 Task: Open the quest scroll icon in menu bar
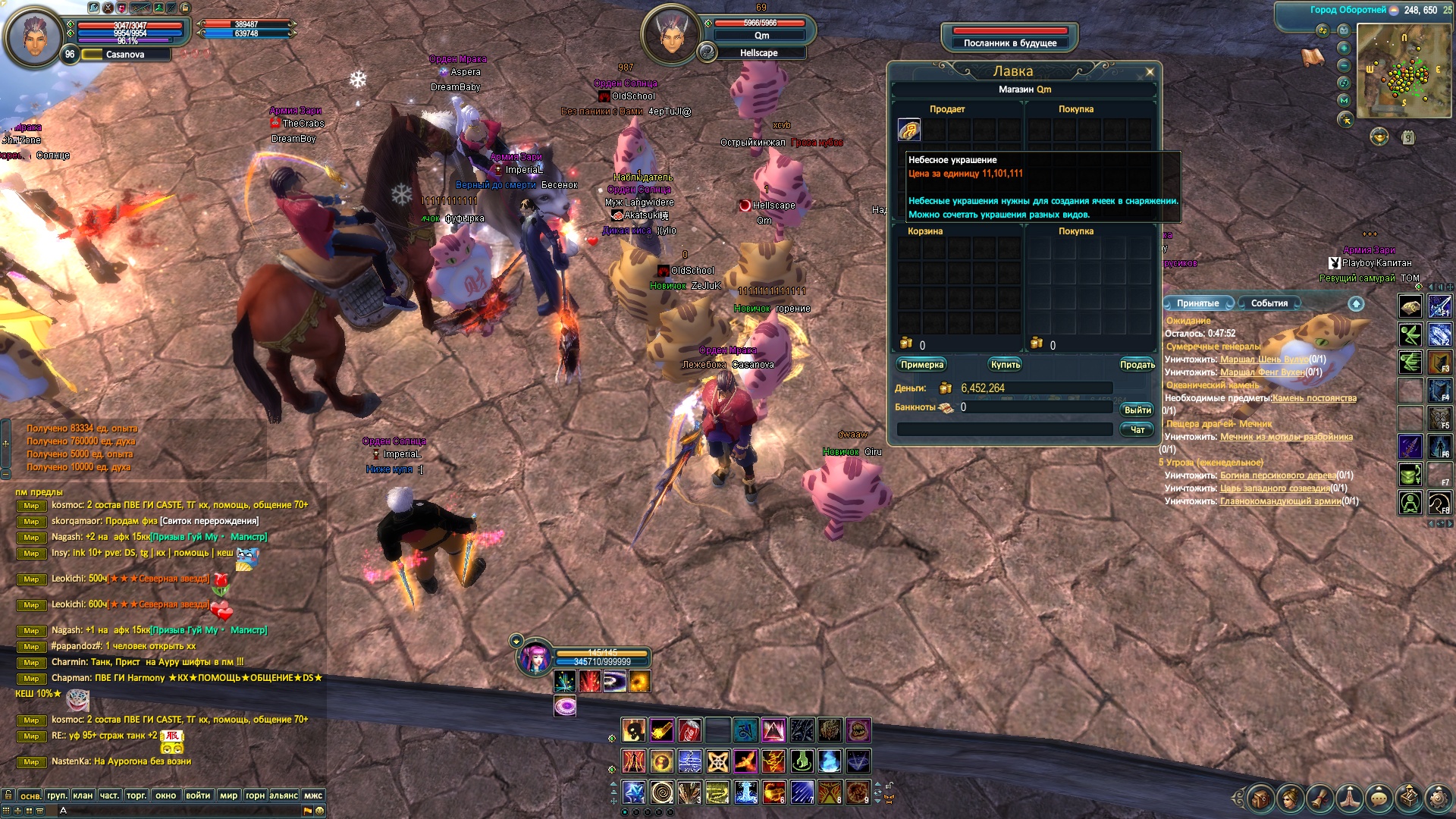pyautogui.click(x=1319, y=798)
